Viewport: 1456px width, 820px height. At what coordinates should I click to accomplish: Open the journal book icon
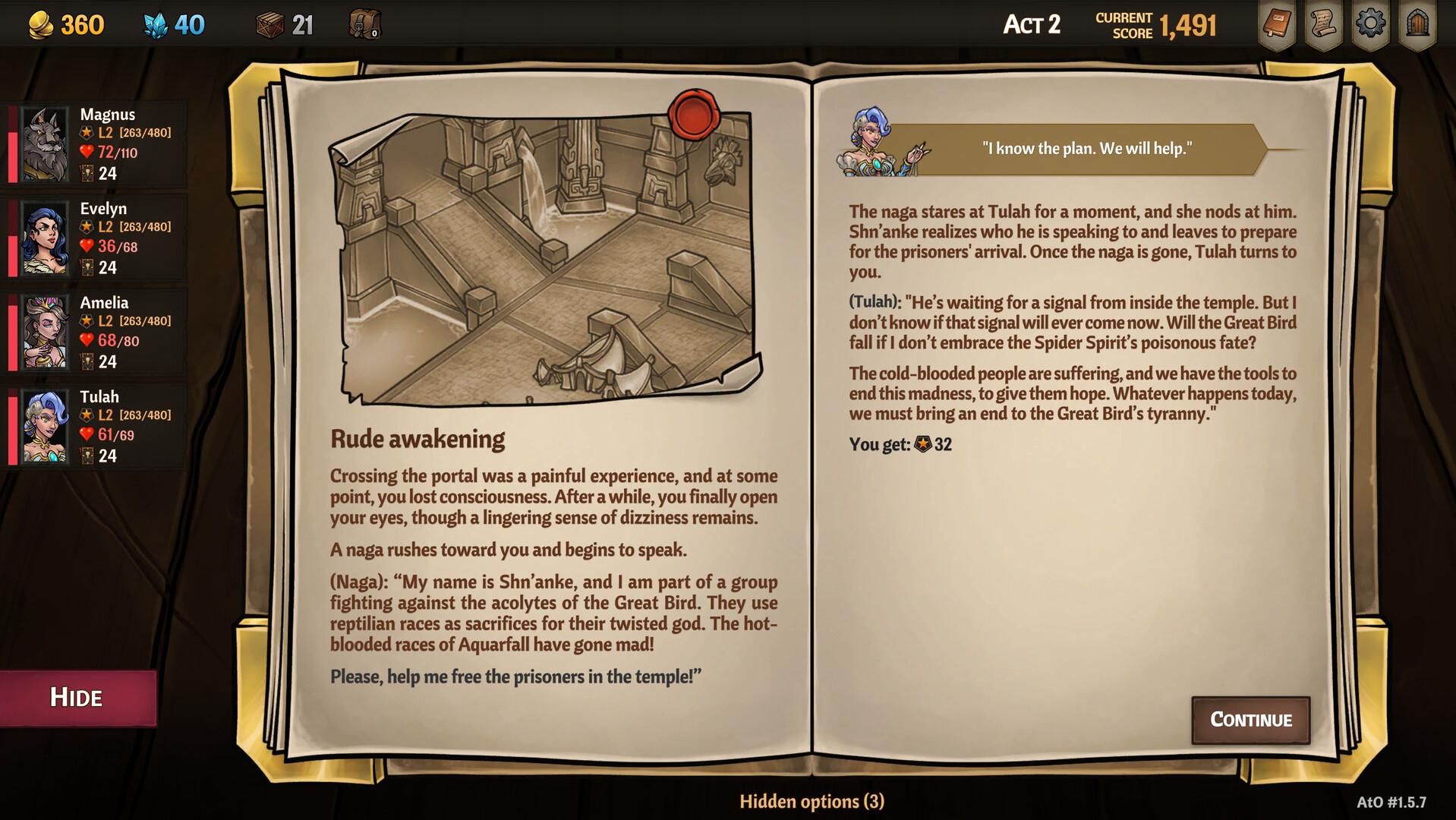click(x=1277, y=24)
